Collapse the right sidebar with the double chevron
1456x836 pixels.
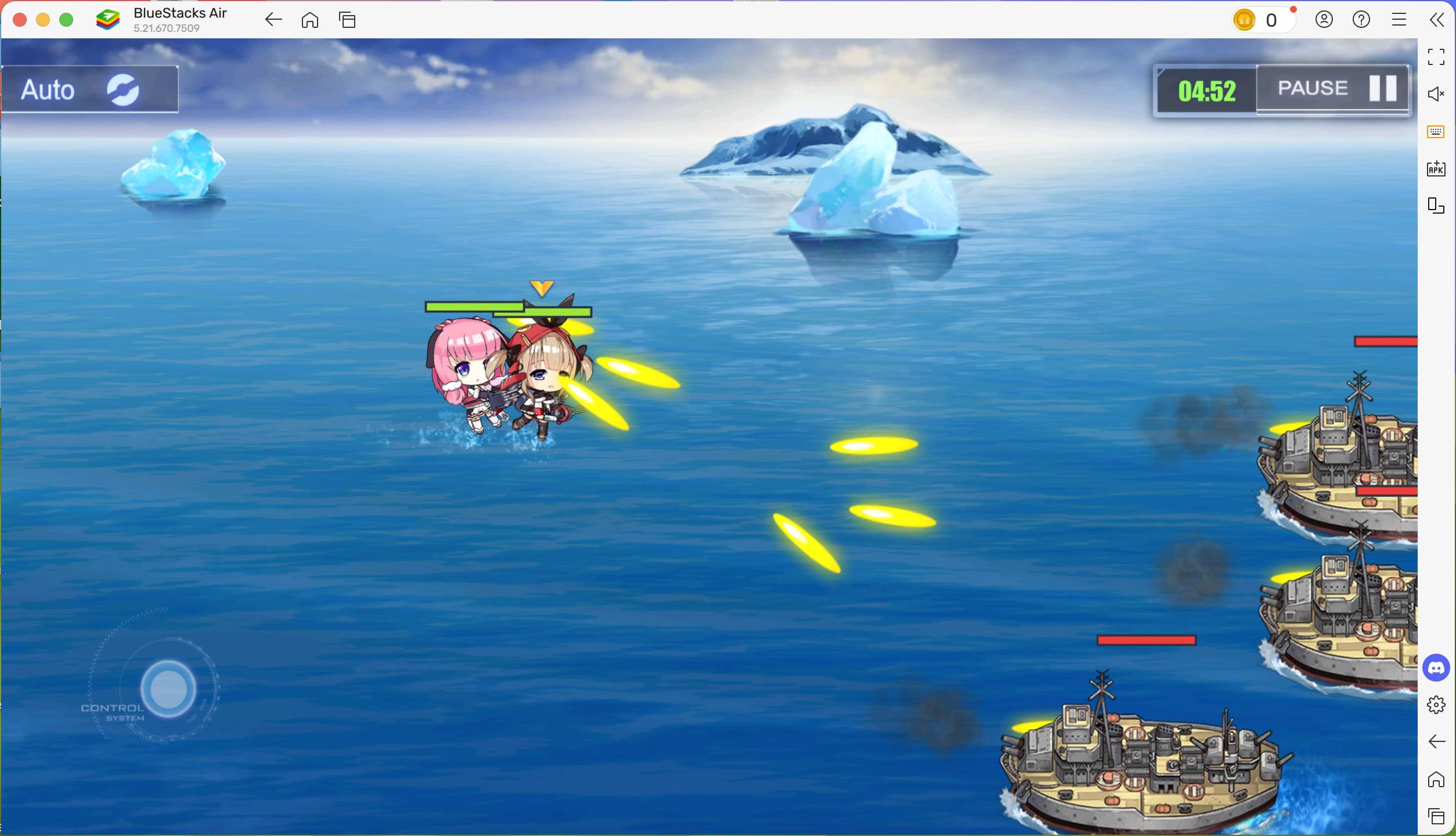point(1438,19)
